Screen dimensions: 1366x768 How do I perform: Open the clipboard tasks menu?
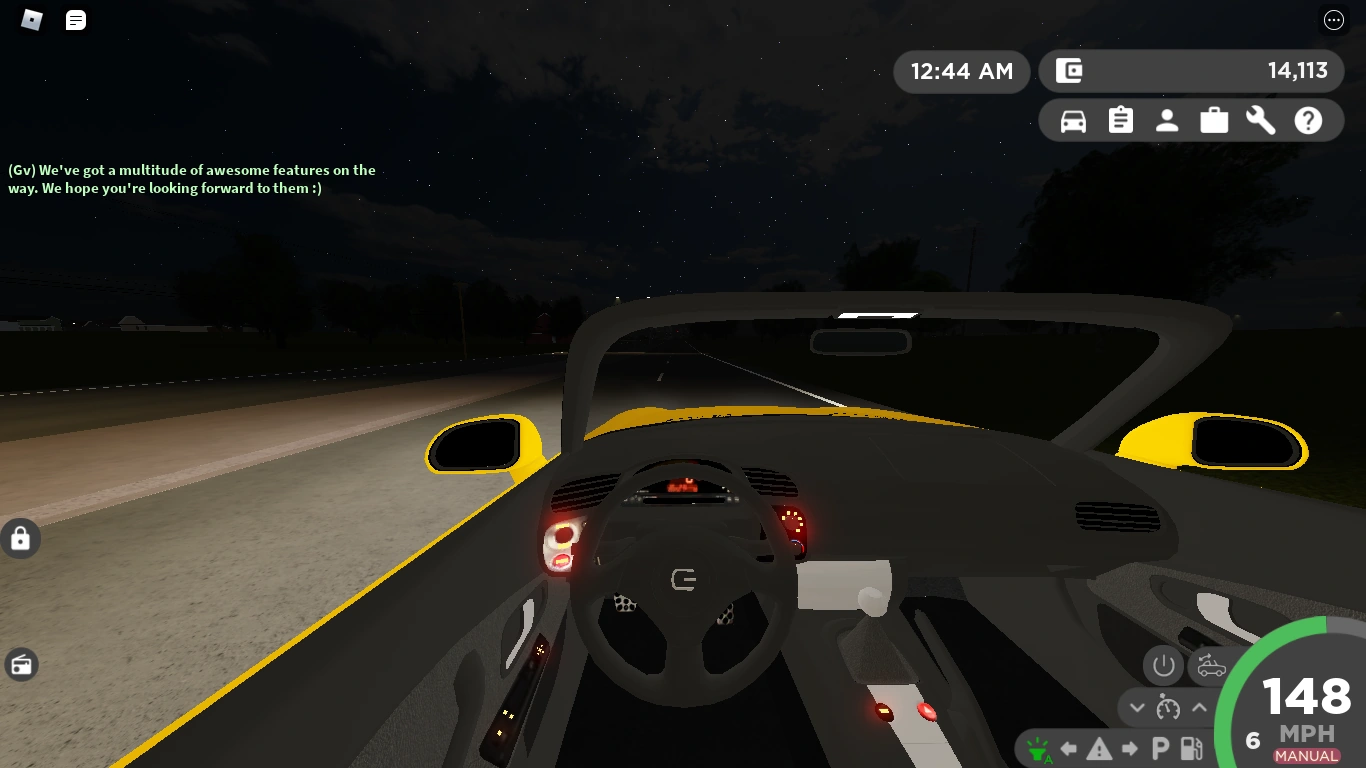click(x=1120, y=119)
